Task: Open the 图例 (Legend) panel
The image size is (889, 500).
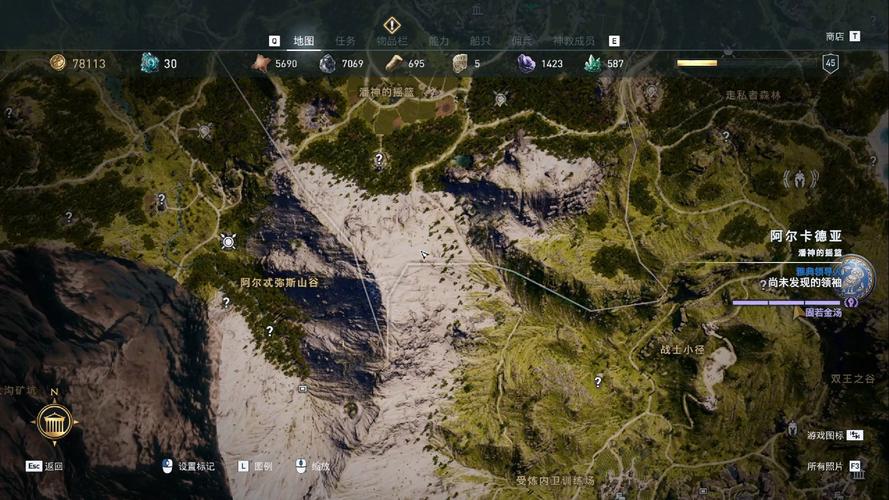Action: tap(263, 466)
